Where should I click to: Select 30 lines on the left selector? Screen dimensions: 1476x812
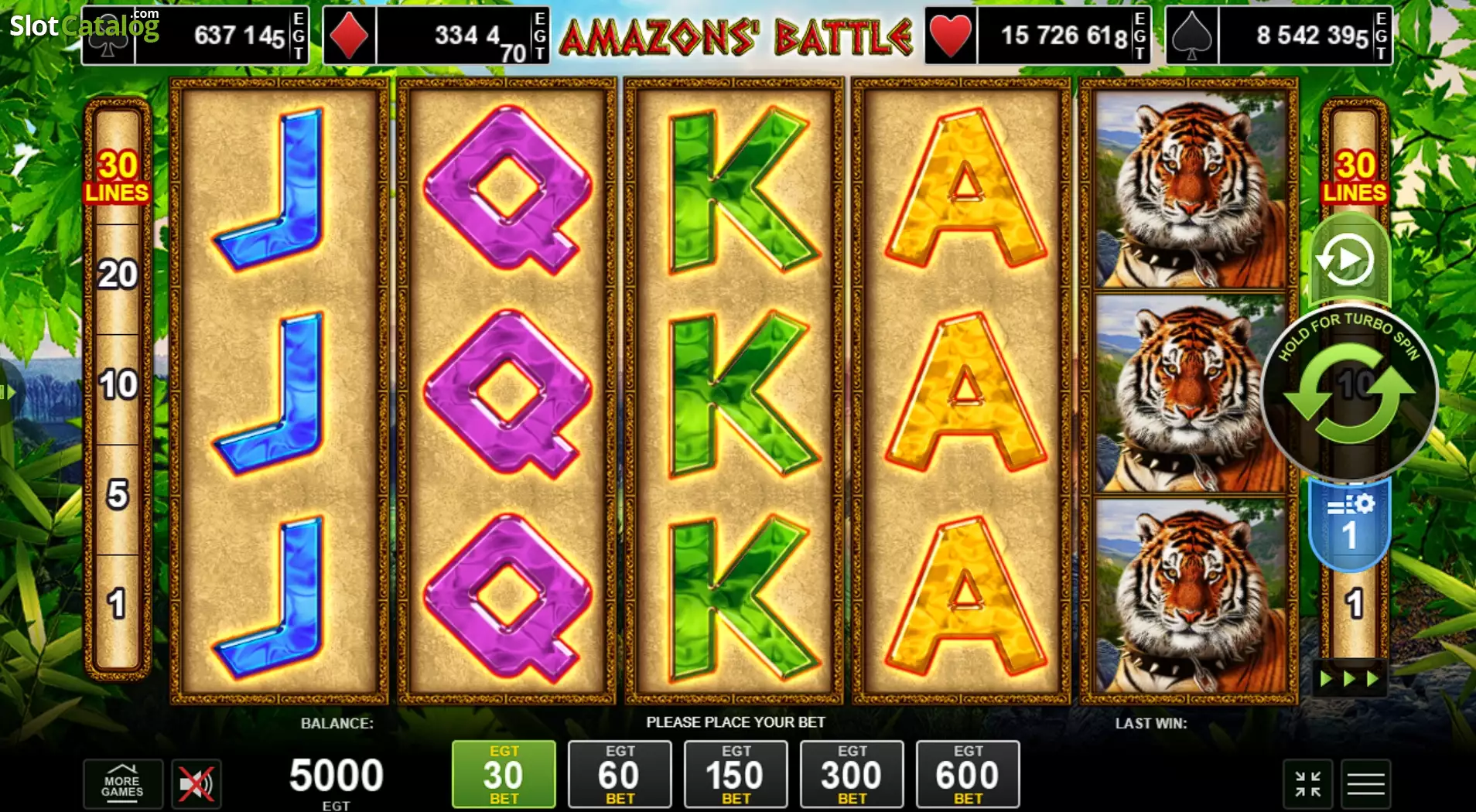point(118,176)
